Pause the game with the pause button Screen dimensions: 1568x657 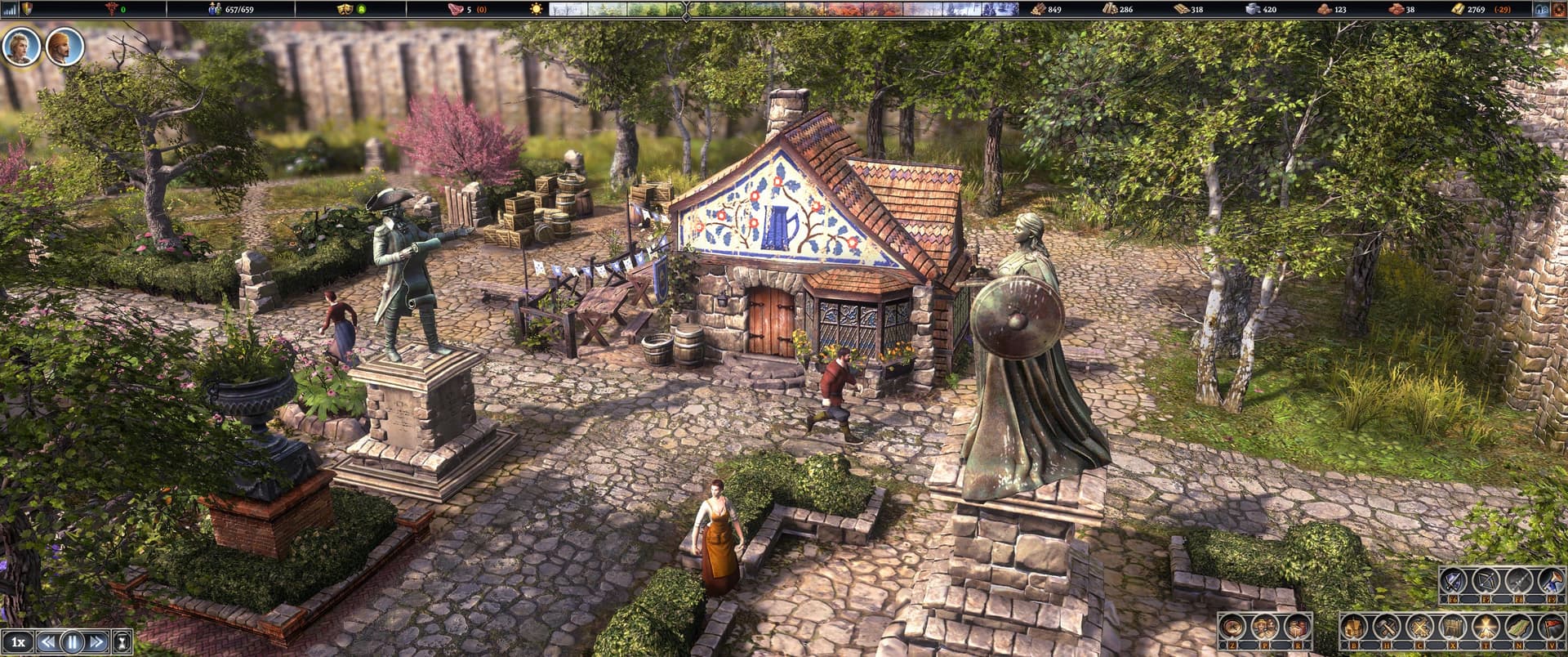pos(73,641)
